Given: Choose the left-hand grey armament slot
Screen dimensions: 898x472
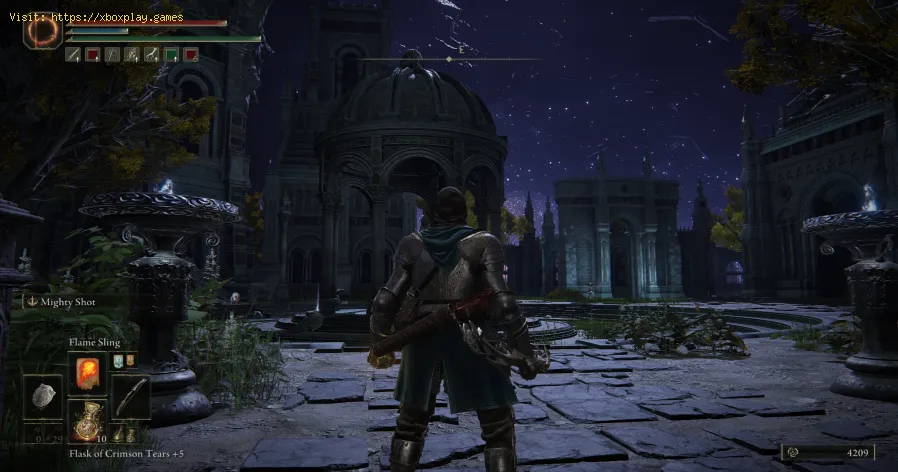Looking at the screenshot, I should pyautogui.click(x=42, y=396).
